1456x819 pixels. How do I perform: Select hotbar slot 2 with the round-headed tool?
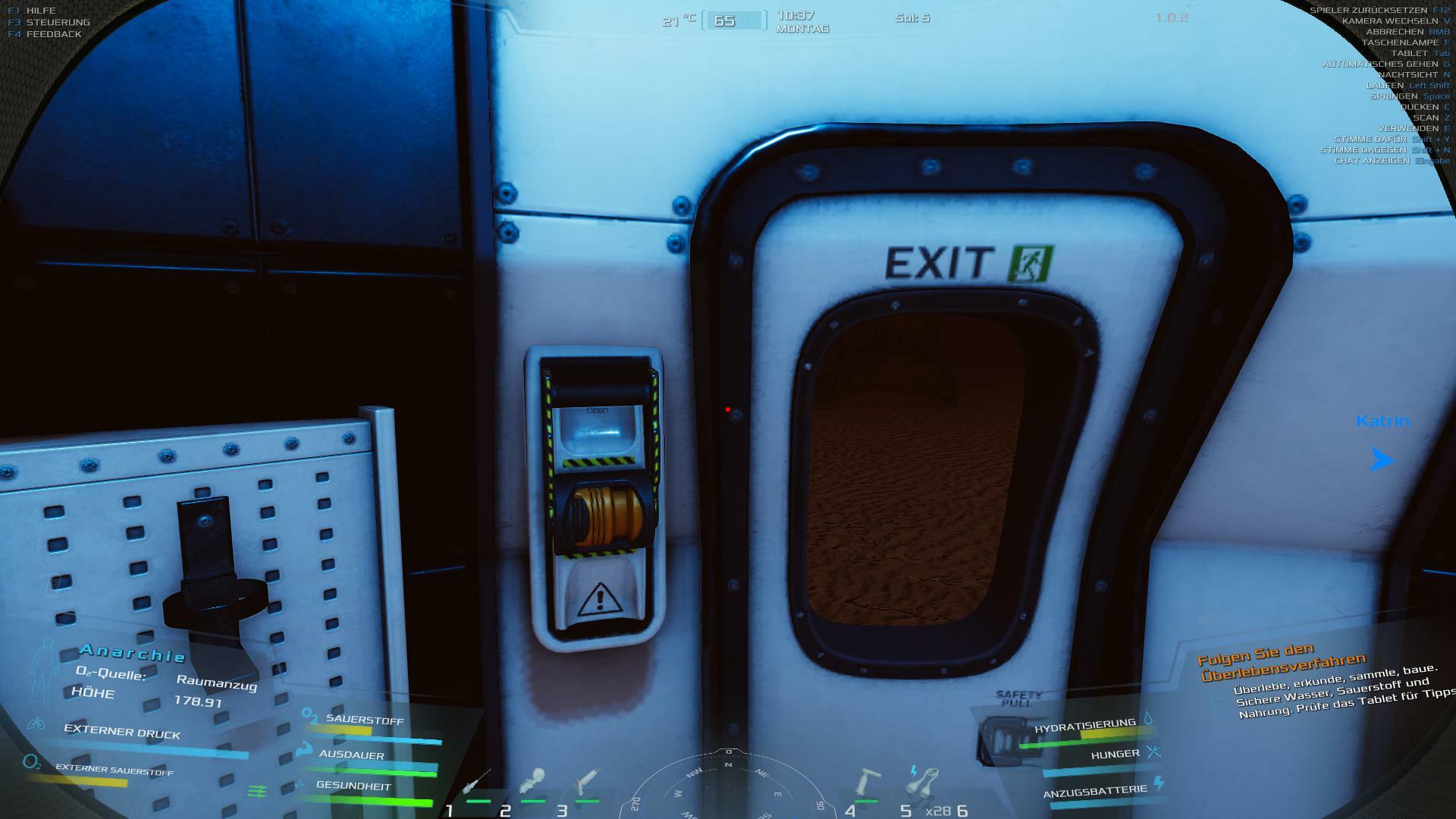[x=533, y=783]
